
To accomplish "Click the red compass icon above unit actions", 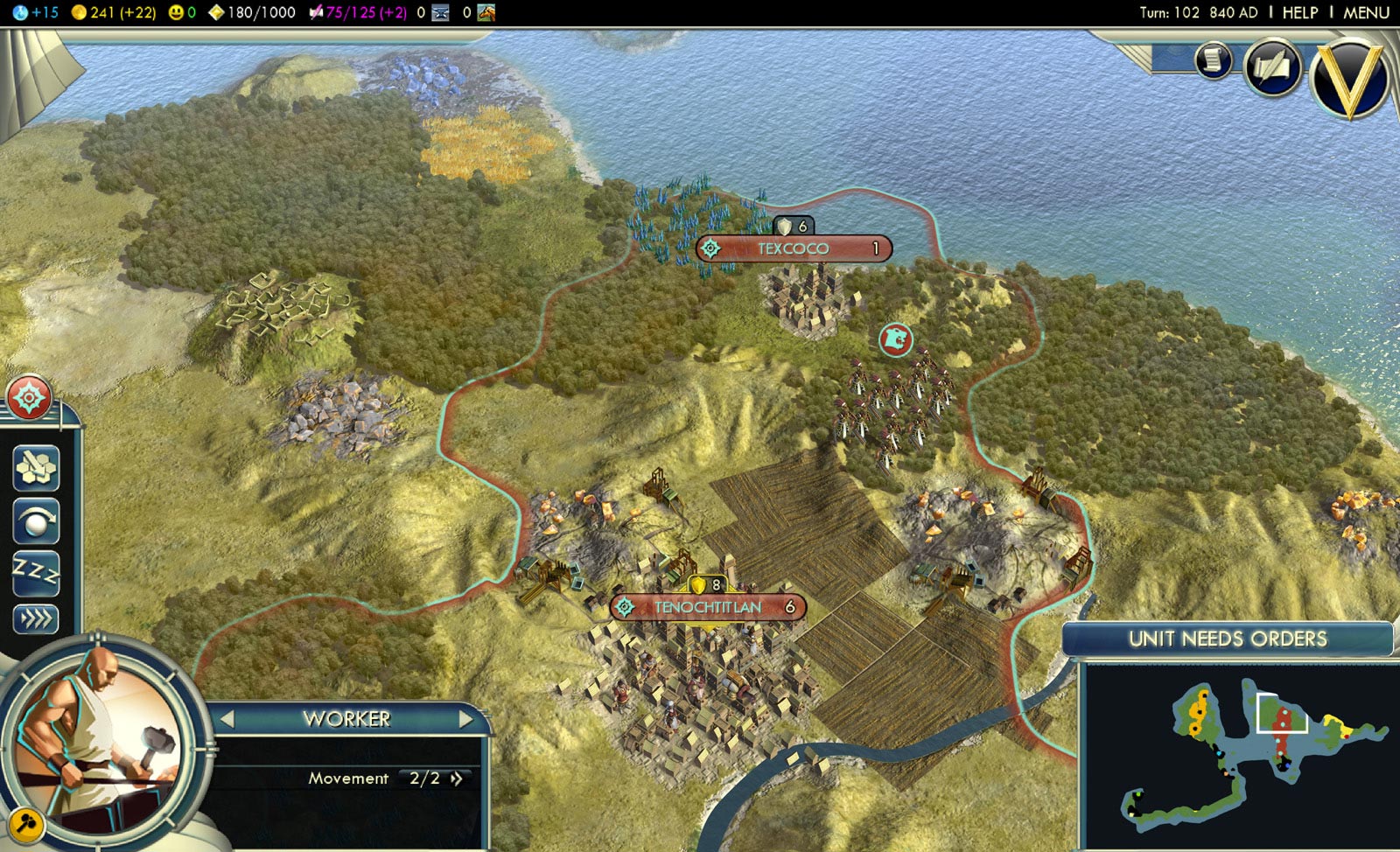I will [x=29, y=398].
